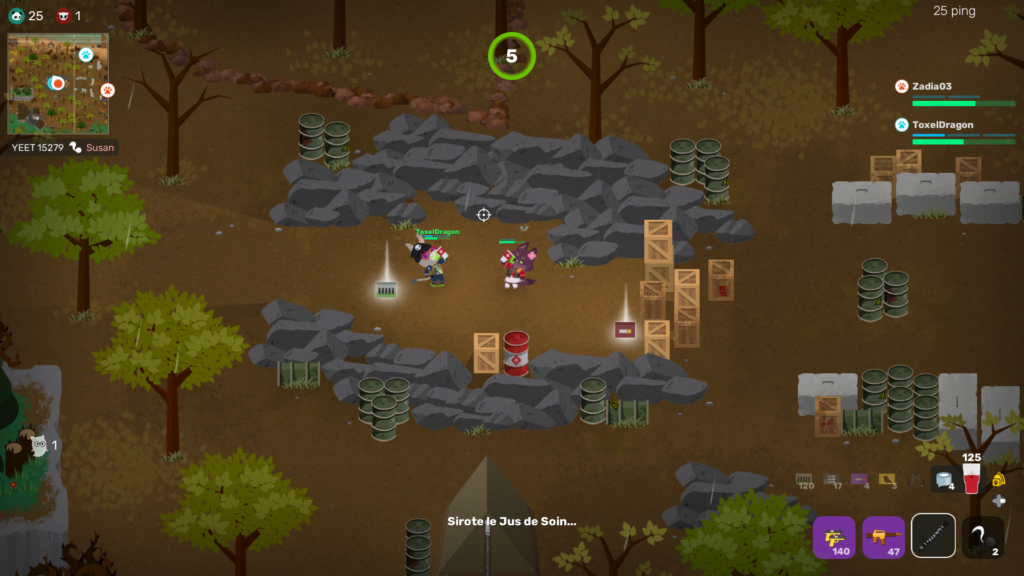
Task: Switch to the melee weapon slot
Action: (x=933, y=537)
